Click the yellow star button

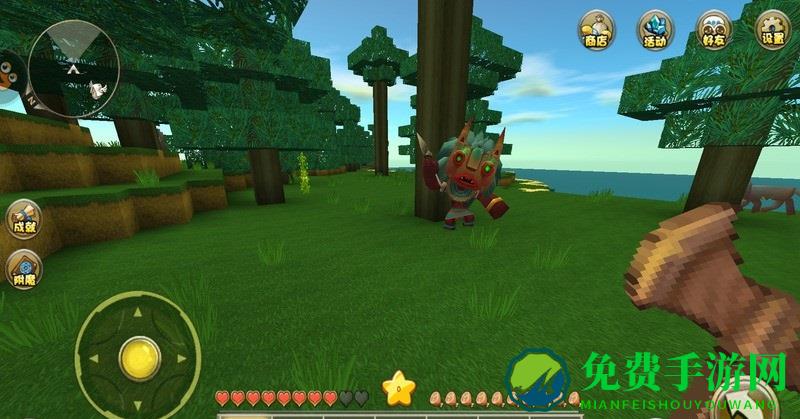click(399, 387)
